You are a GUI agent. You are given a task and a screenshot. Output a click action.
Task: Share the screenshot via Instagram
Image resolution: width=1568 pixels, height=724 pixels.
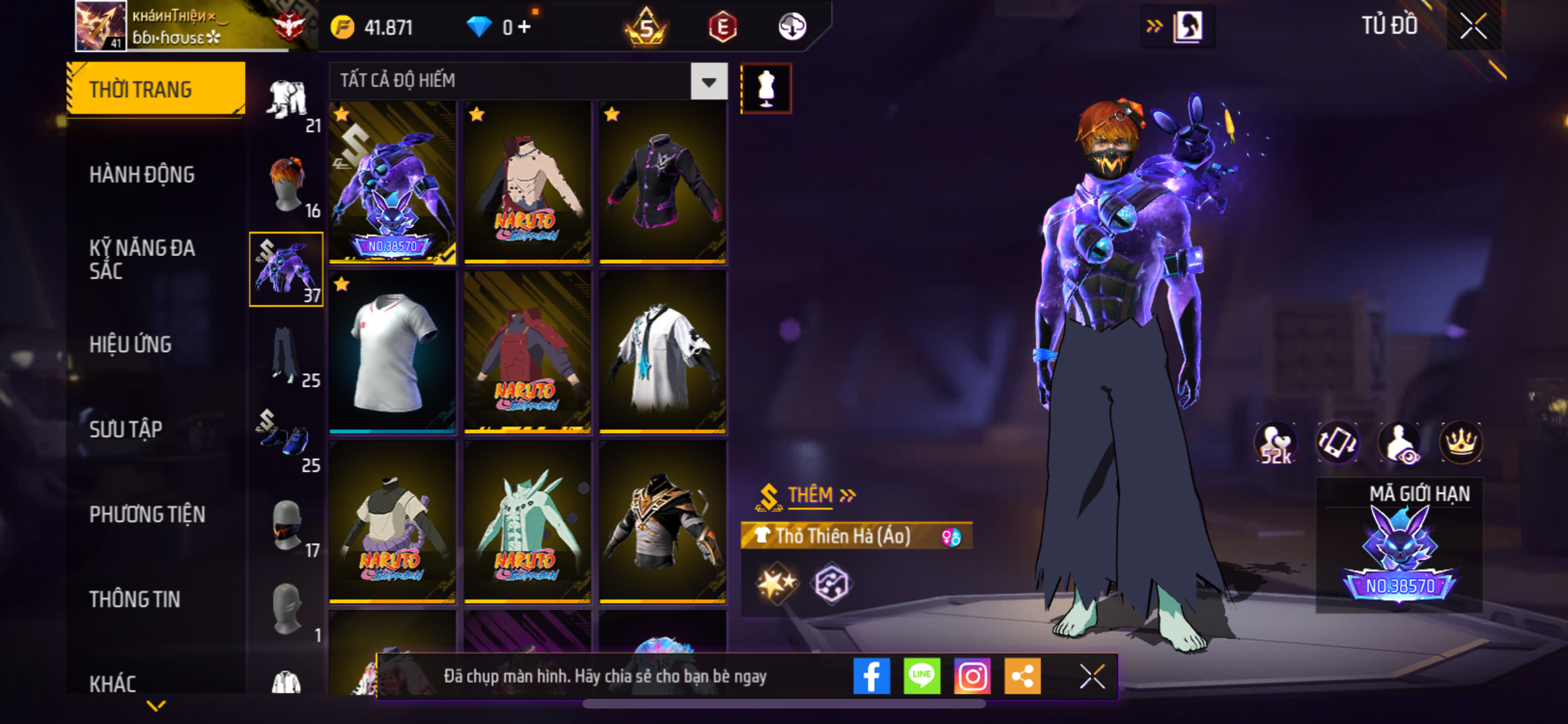pos(972,676)
